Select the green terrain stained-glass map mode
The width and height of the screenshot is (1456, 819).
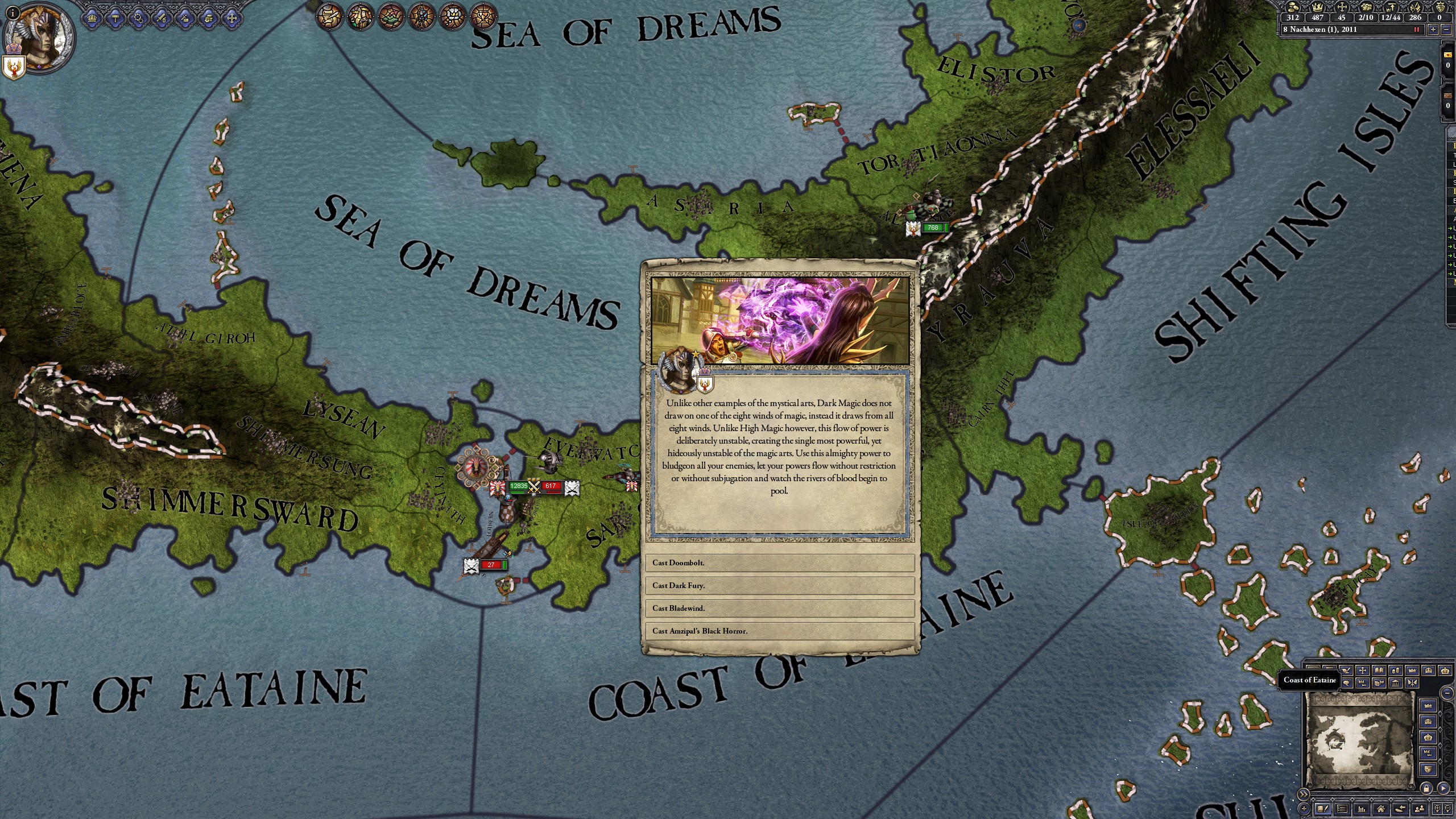(391, 17)
